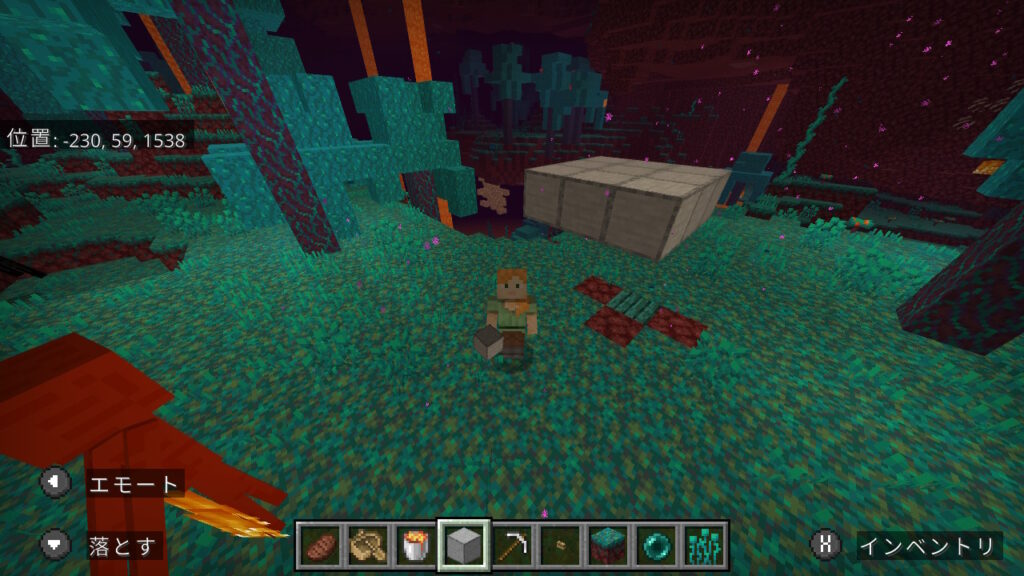Select the crossbow hotbar slot
1024x576 pixels.
(368, 546)
